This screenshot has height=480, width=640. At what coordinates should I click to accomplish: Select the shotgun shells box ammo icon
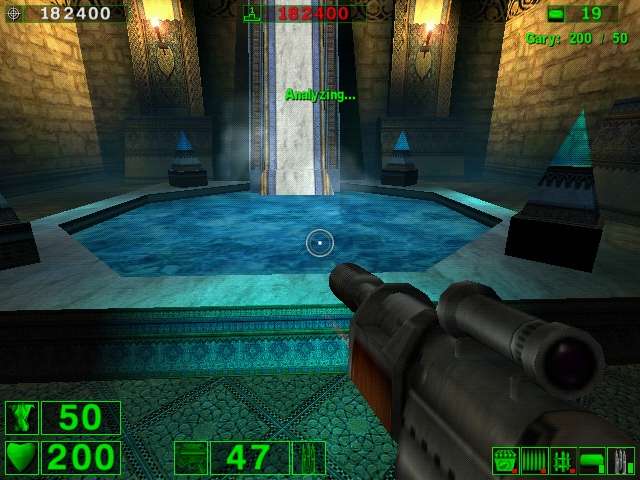504,460
